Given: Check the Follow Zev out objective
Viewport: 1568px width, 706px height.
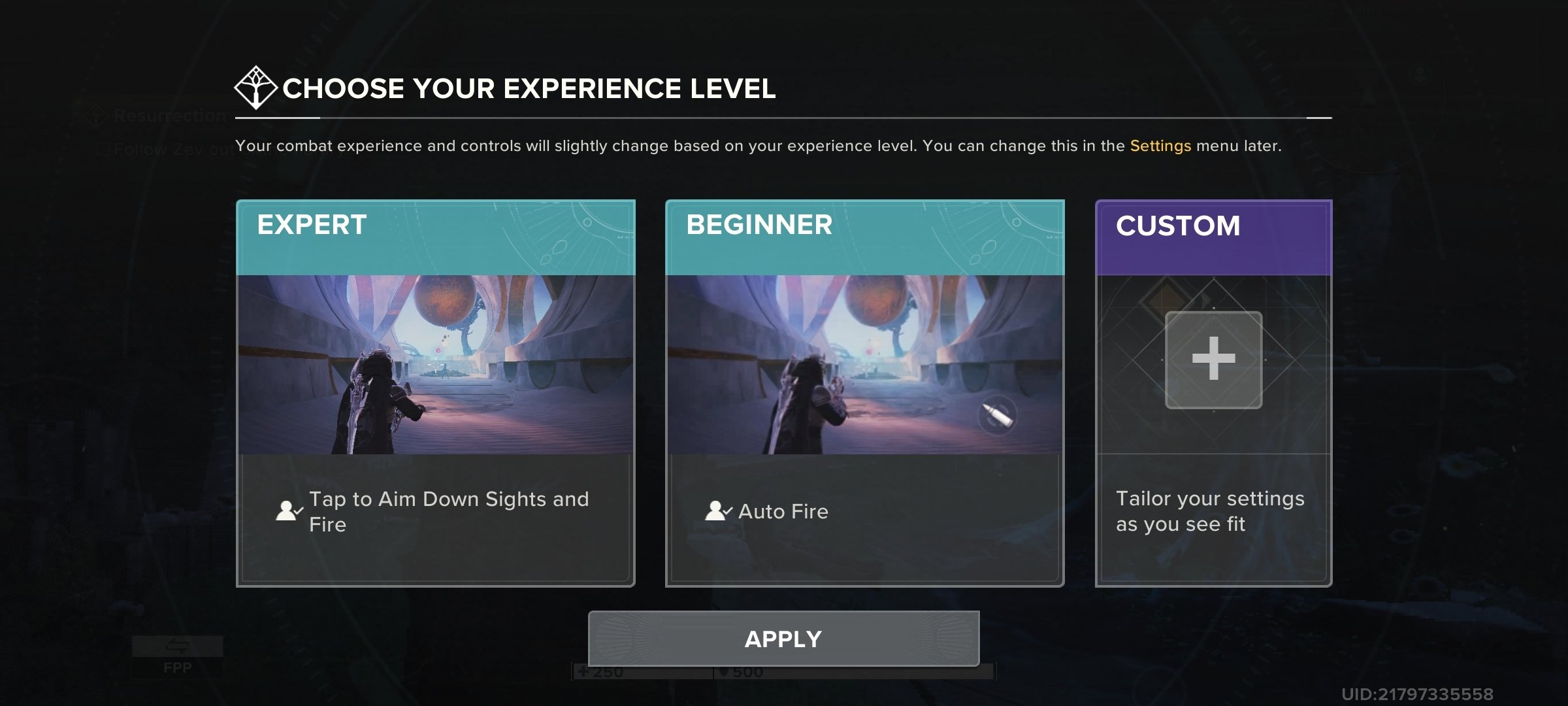Looking at the screenshot, I should [x=103, y=148].
